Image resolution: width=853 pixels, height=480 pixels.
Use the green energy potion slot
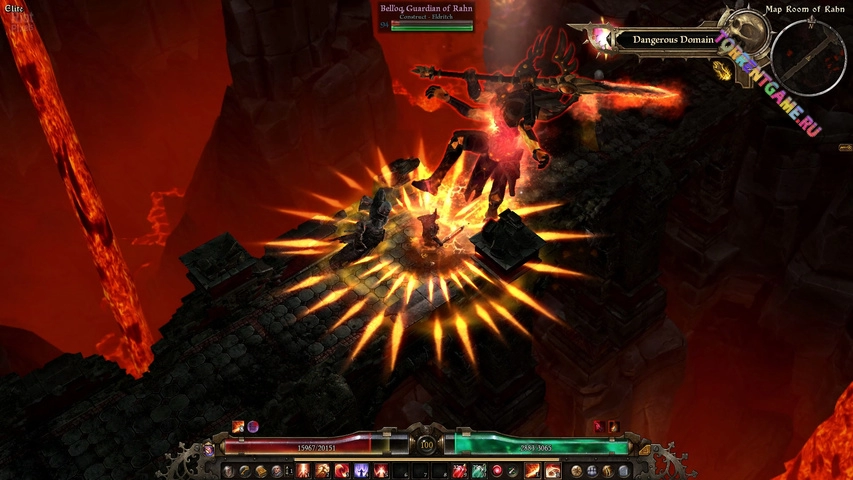(x=479, y=470)
